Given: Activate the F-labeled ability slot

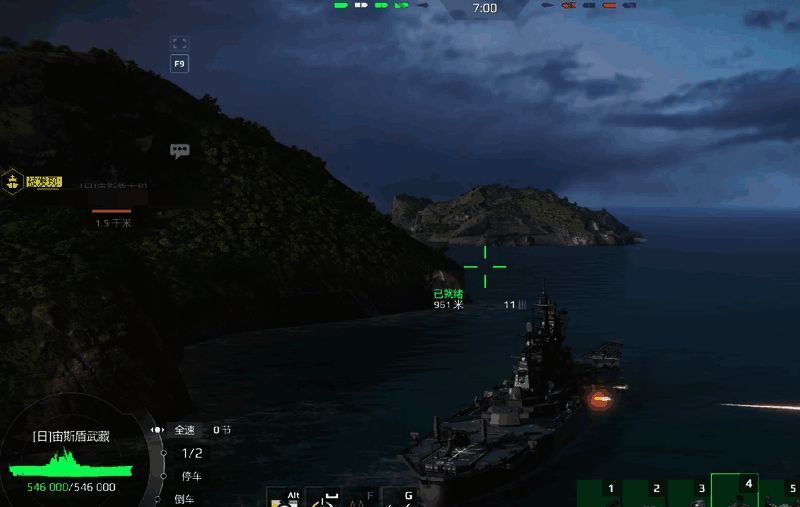Looking at the screenshot, I should [x=364, y=498].
